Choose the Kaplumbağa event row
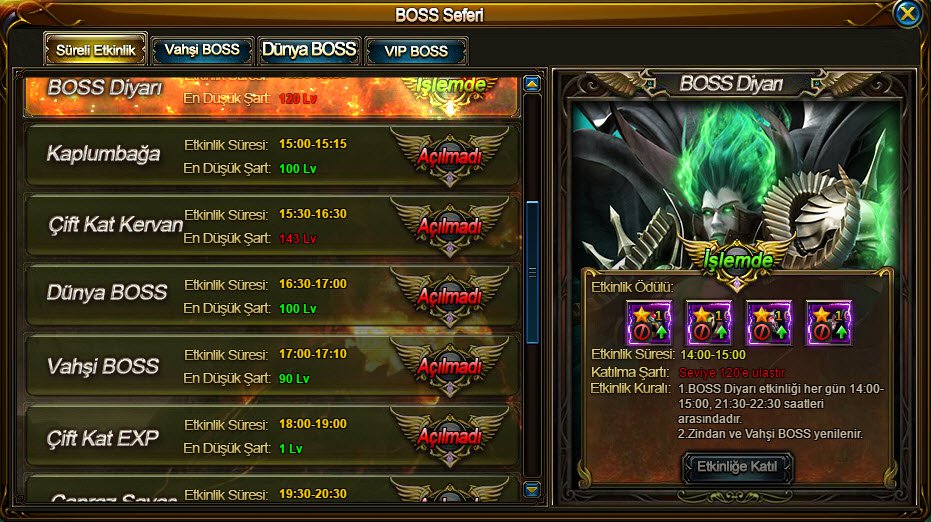 coord(270,155)
